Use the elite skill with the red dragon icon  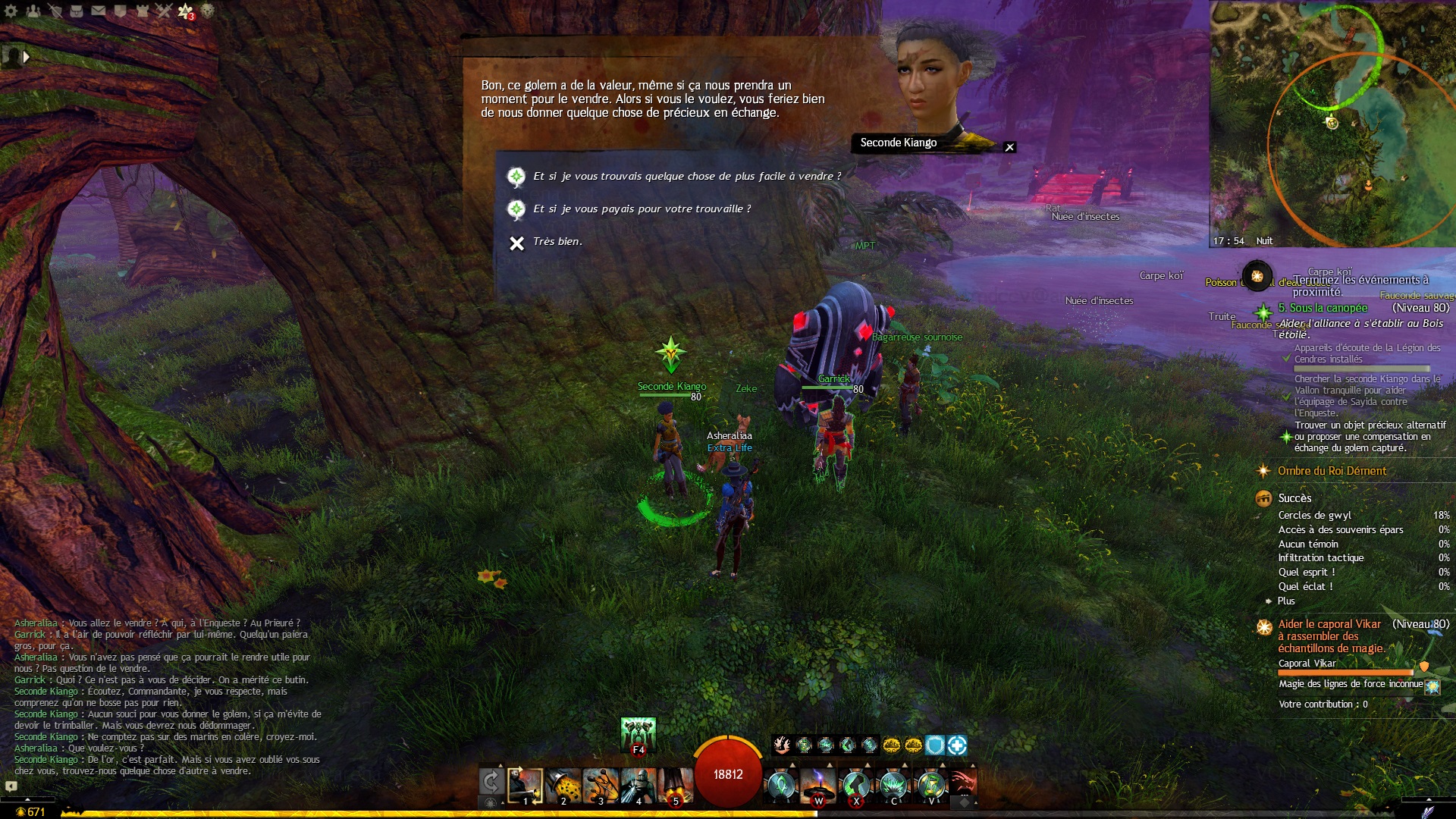tap(962, 785)
